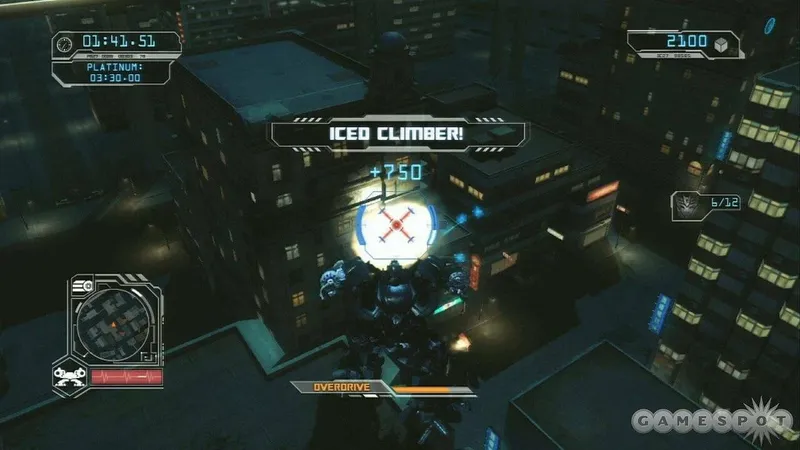The image size is (800, 450).
Task: Click the circular radar minimap
Action: [113, 322]
